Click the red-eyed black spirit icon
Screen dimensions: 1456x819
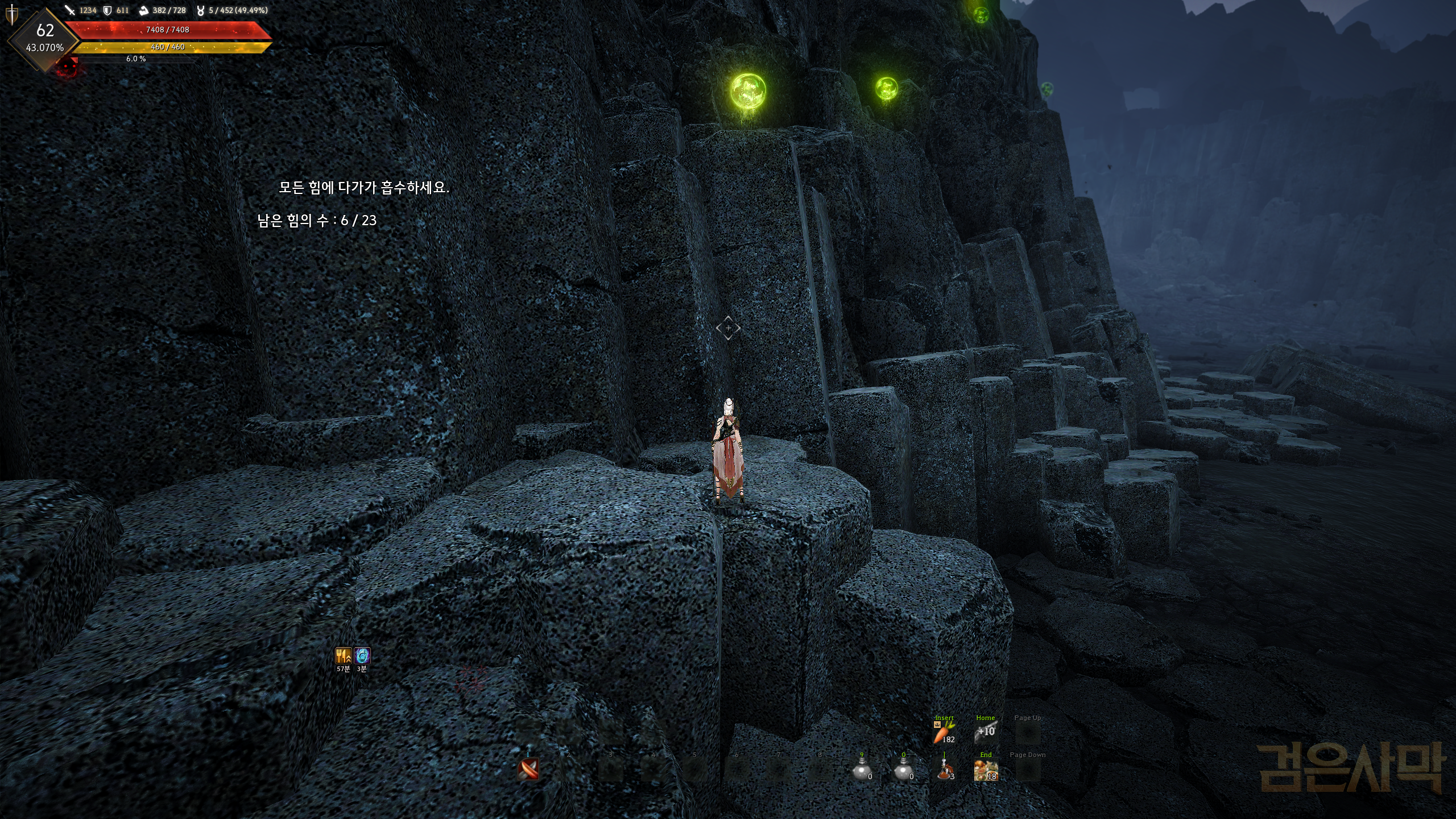pos(68,68)
